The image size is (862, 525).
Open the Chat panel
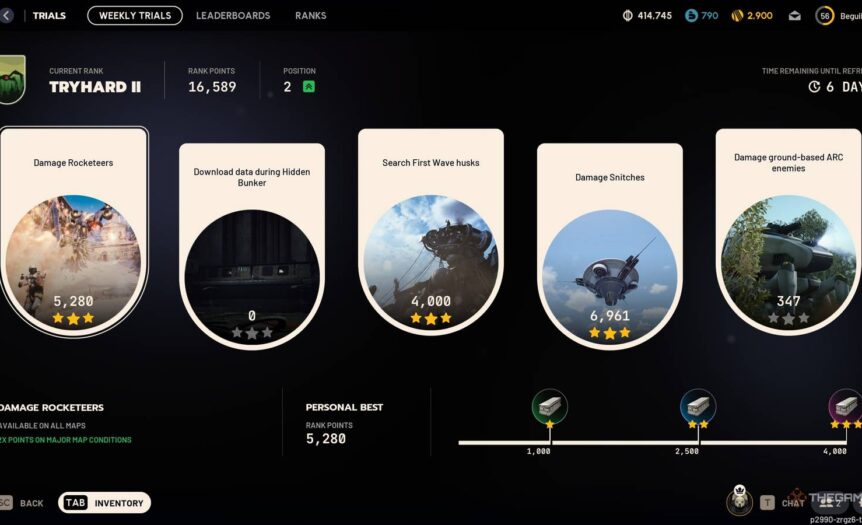pos(785,503)
